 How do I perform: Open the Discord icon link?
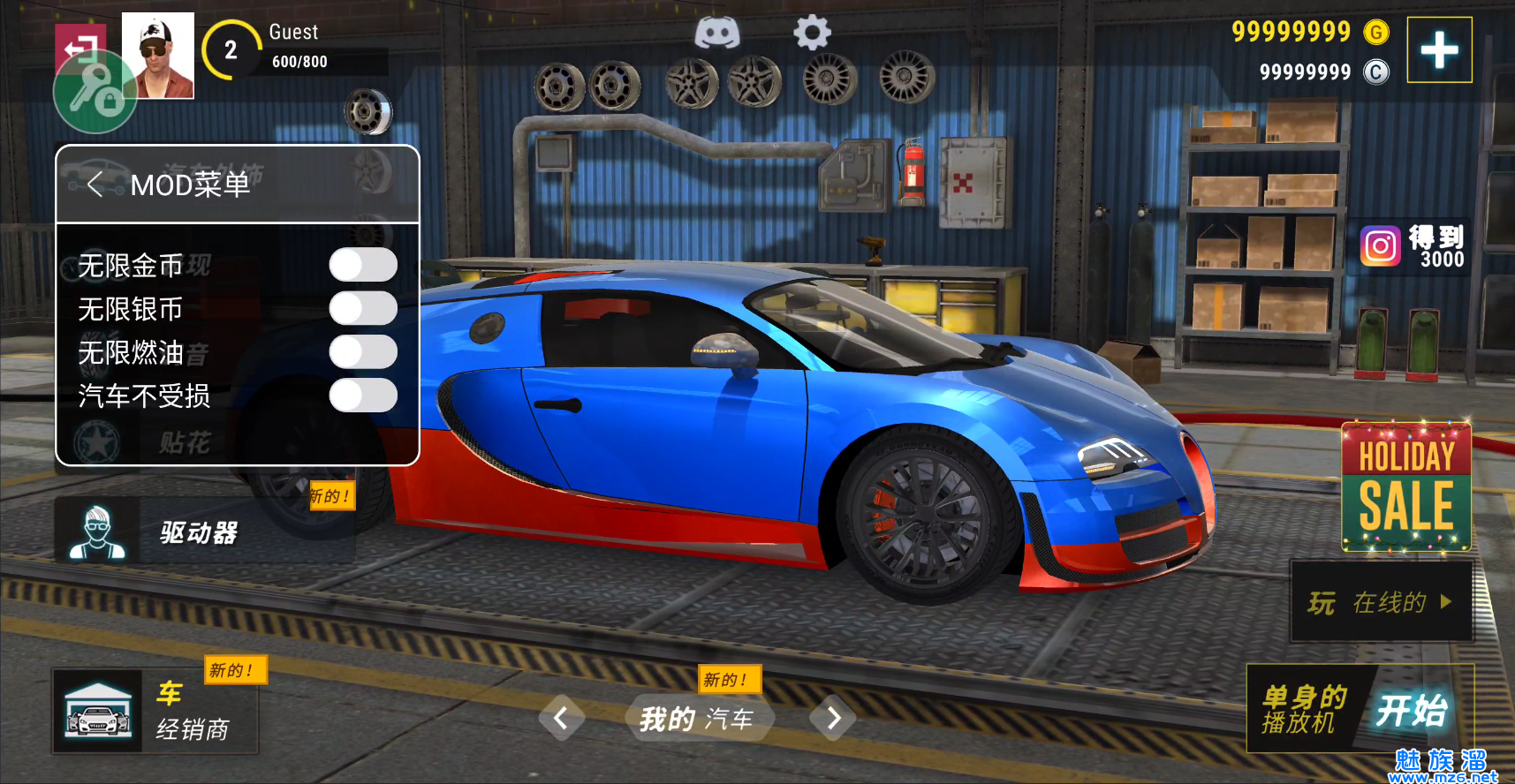(716, 34)
